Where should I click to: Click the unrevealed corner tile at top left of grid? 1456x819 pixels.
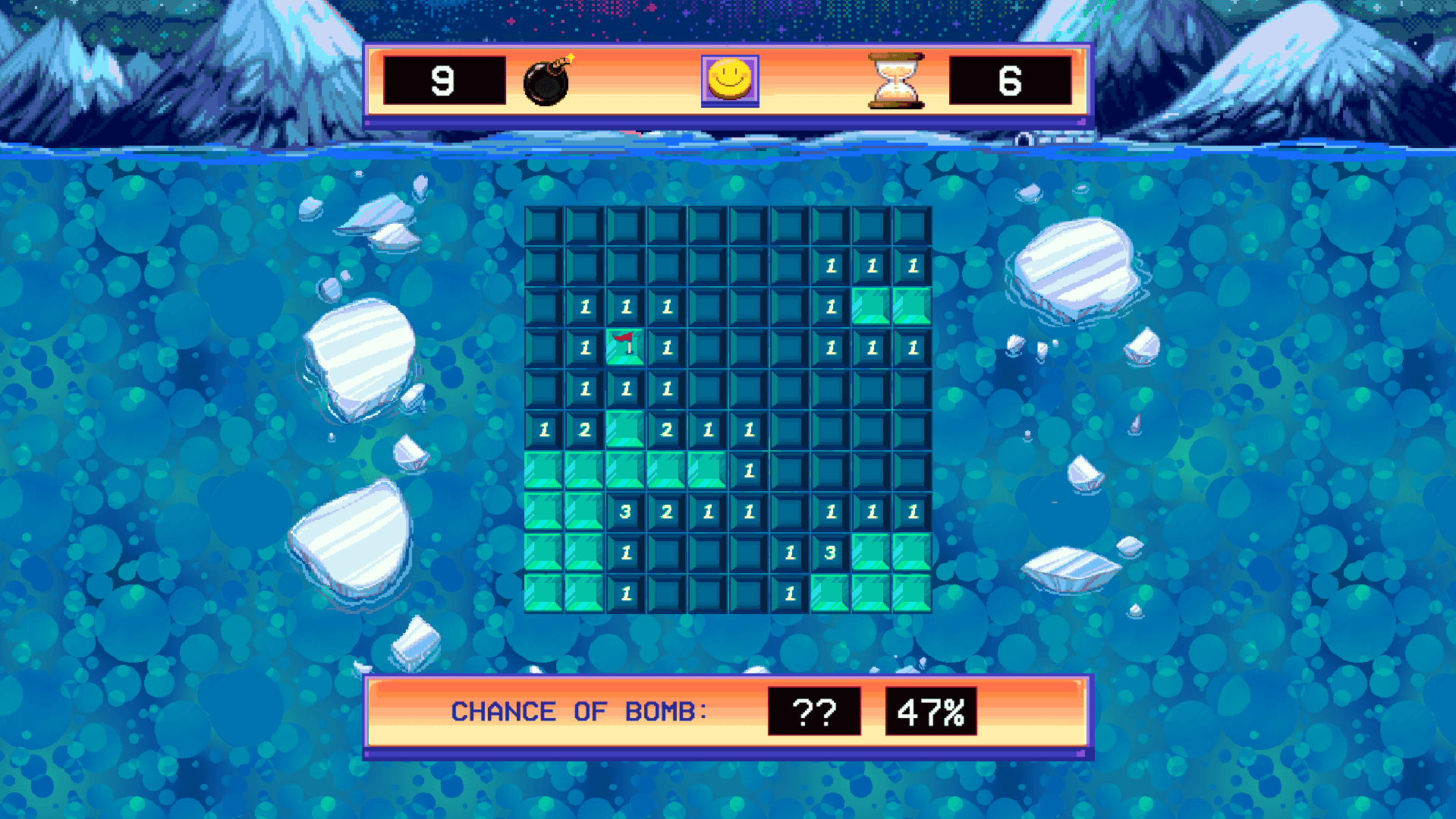click(x=543, y=225)
